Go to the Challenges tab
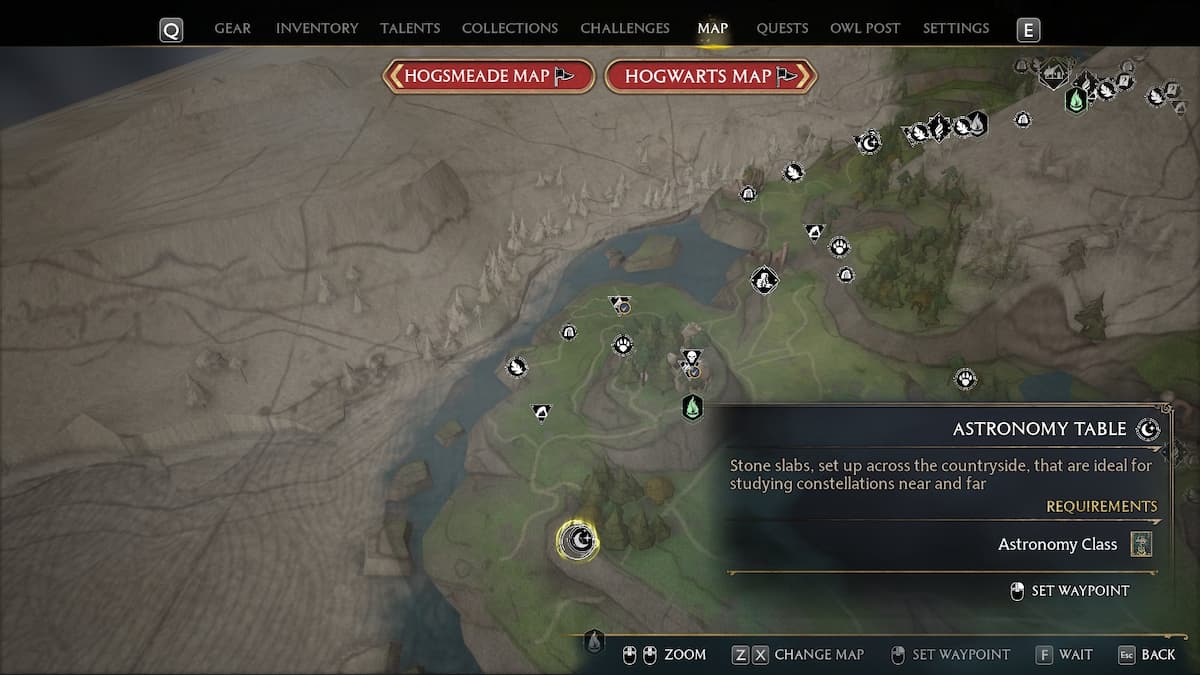Image resolution: width=1200 pixels, height=675 pixels. 625,28
